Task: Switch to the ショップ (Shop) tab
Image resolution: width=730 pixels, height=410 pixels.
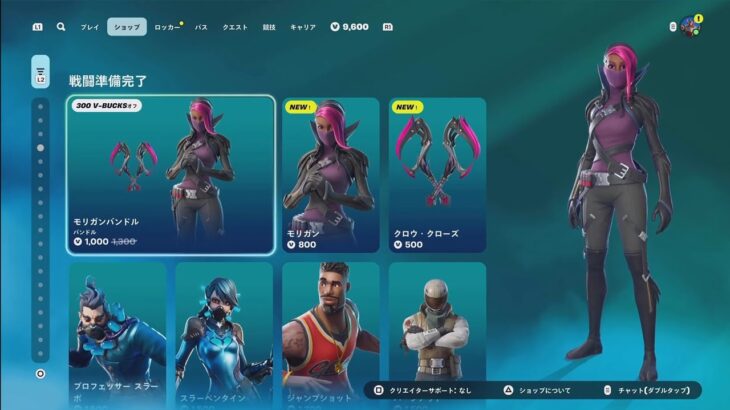Action: (127, 27)
